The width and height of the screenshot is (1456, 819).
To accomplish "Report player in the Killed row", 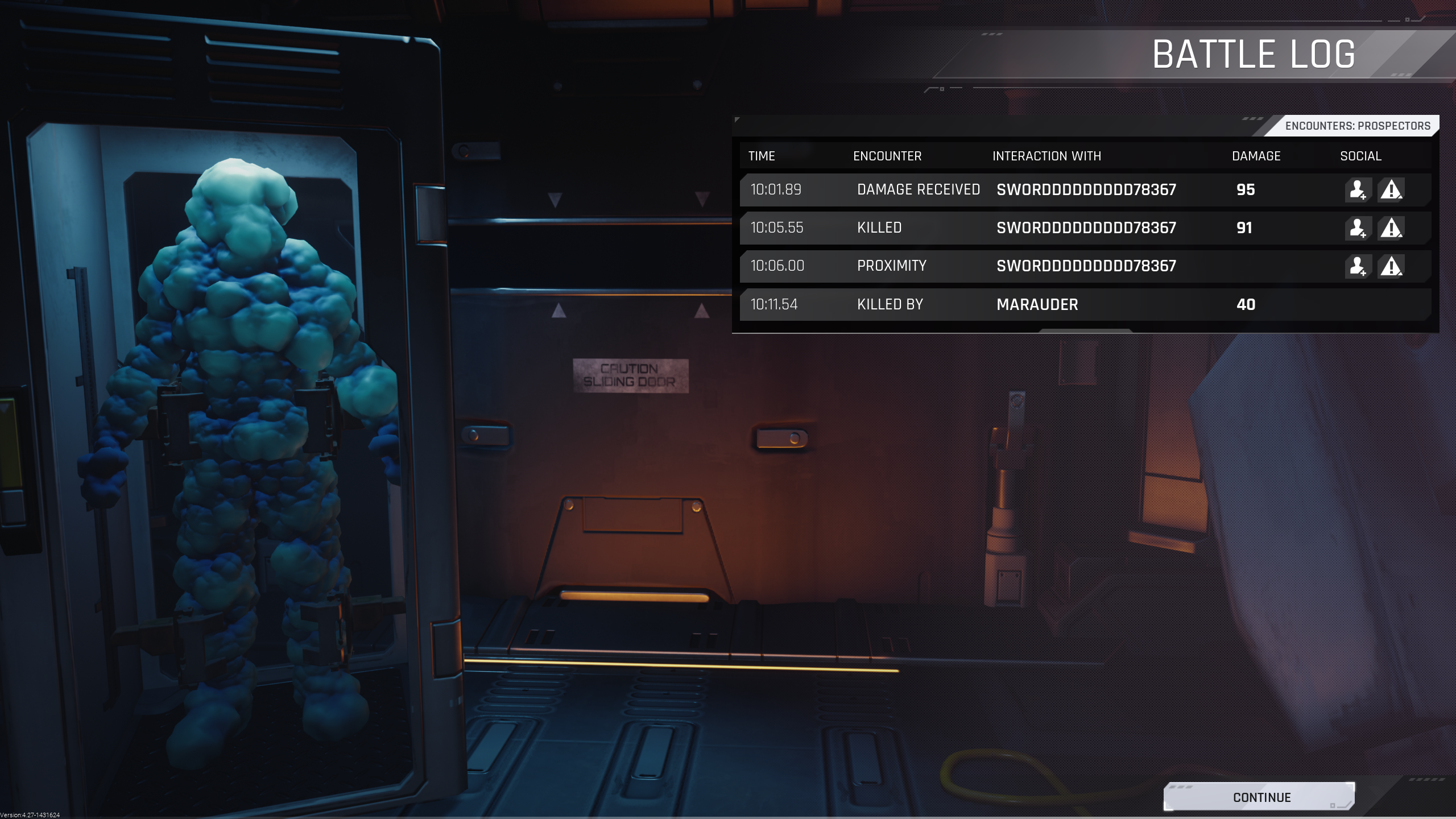I will point(1391,228).
